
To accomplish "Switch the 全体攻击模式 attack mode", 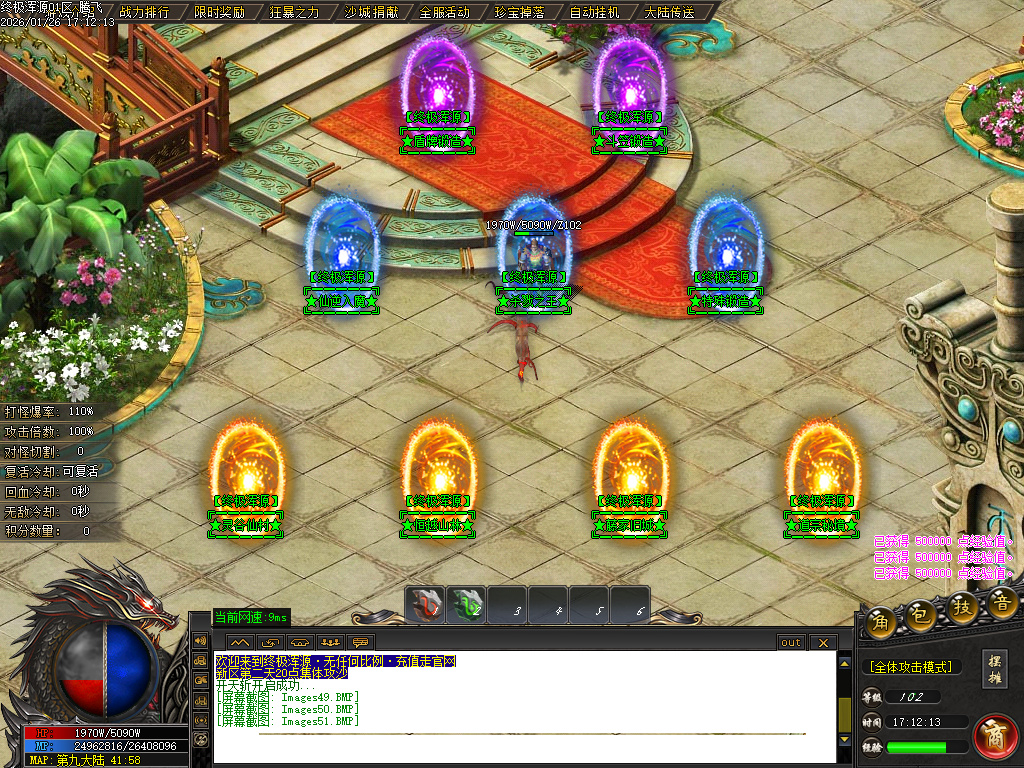I will point(910,666).
